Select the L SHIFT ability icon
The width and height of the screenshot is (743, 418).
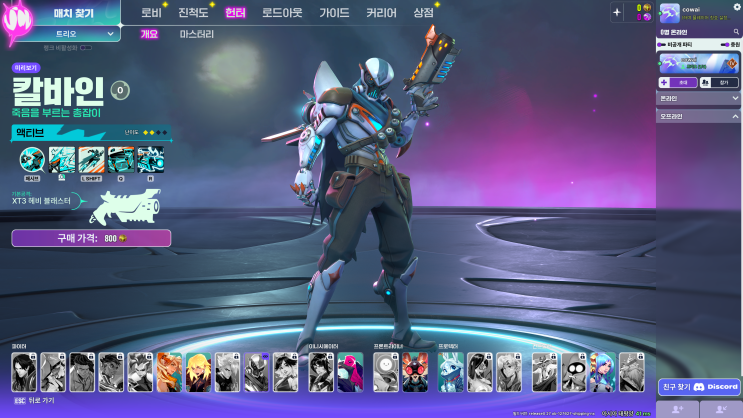tap(91, 159)
